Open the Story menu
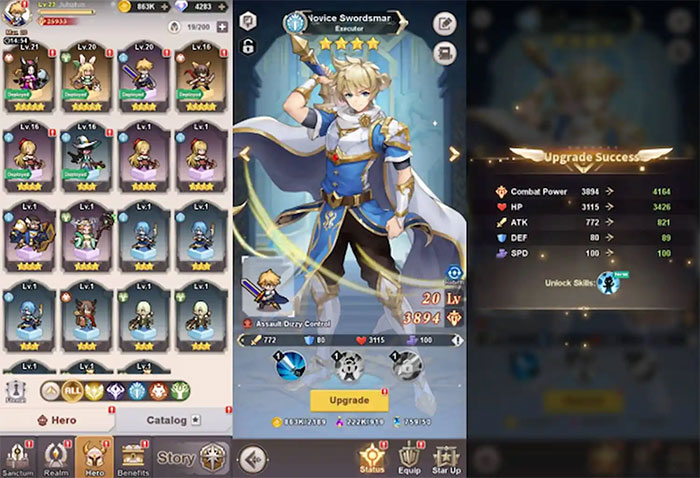Screen dimensions: 700x478 point(176,459)
